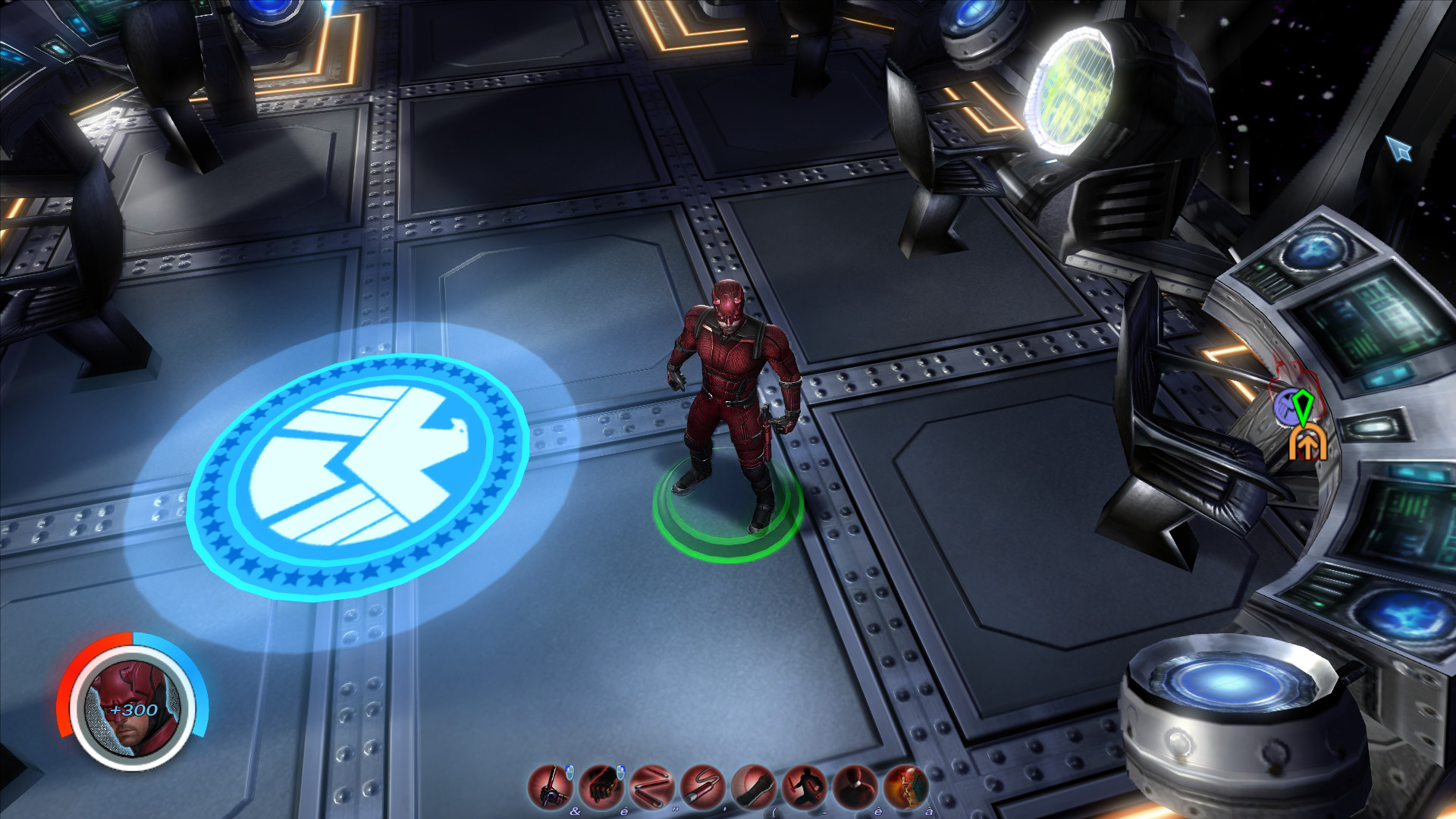The width and height of the screenshot is (1456, 819).
Task: Select the fiery masked face ability
Action: point(905,786)
